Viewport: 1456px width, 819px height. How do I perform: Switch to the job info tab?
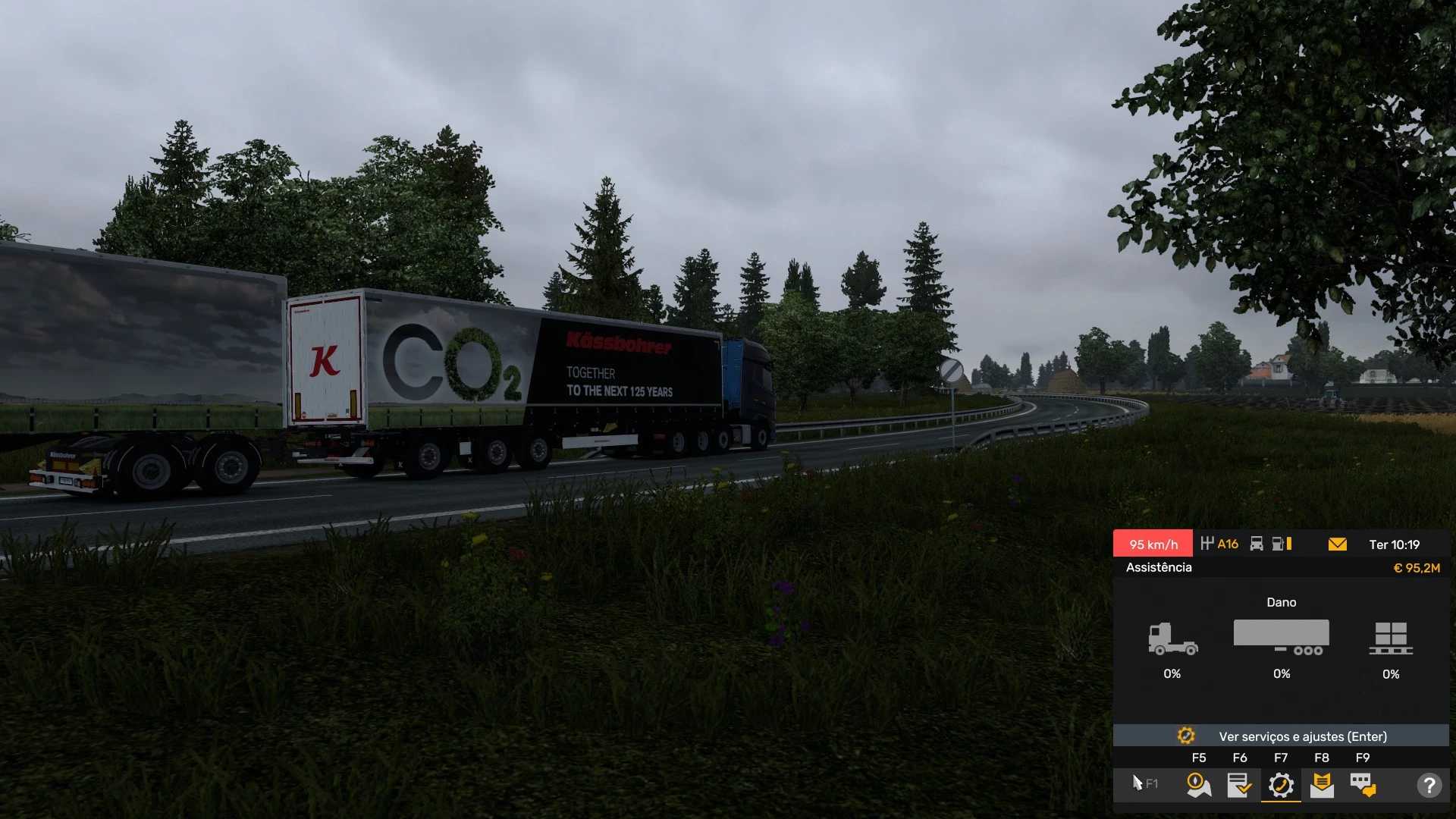[x=1239, y=785]
